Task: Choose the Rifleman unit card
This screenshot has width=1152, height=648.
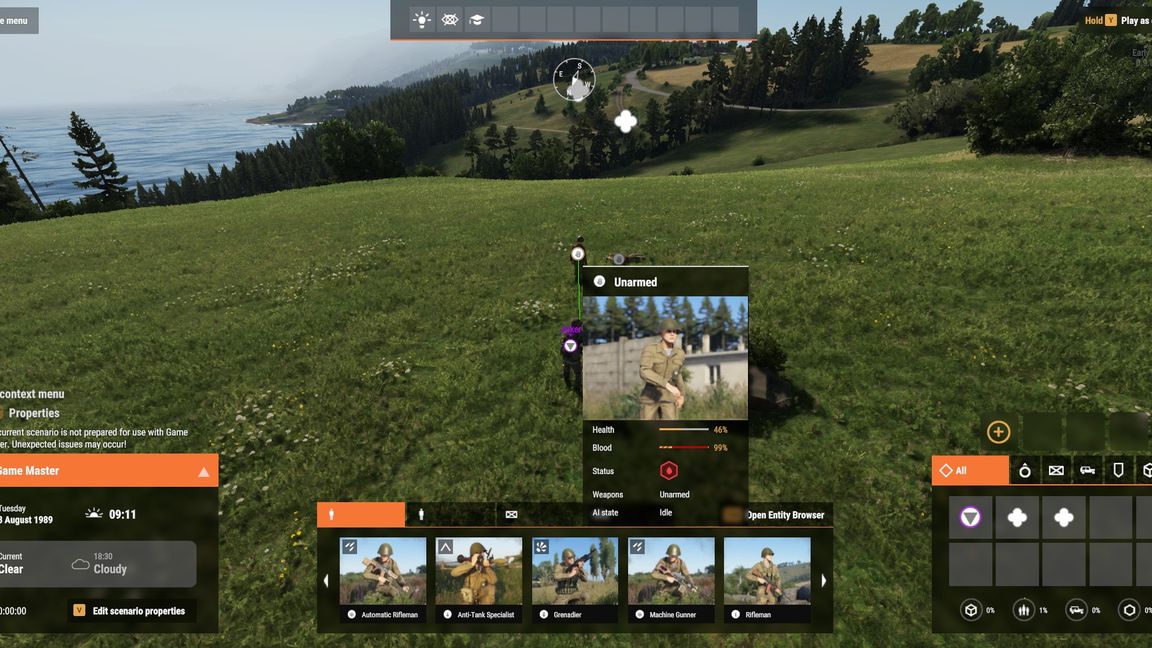Action: click(766, 578)
